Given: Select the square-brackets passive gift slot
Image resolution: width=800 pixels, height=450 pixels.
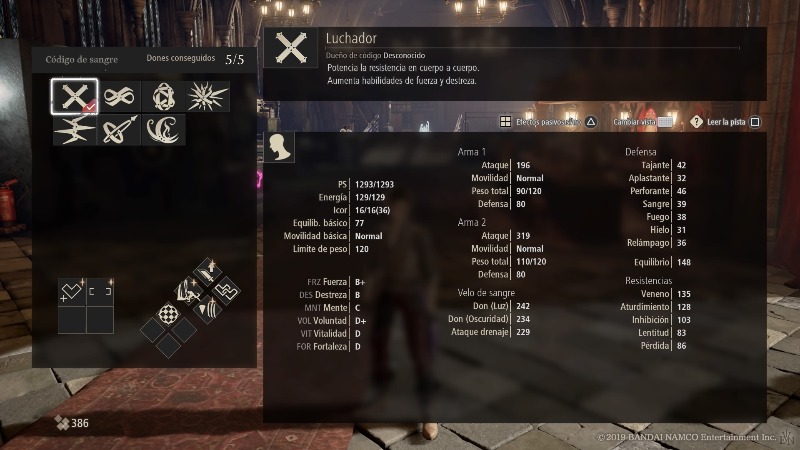Looking at the screenshot, I should point(100,291).
